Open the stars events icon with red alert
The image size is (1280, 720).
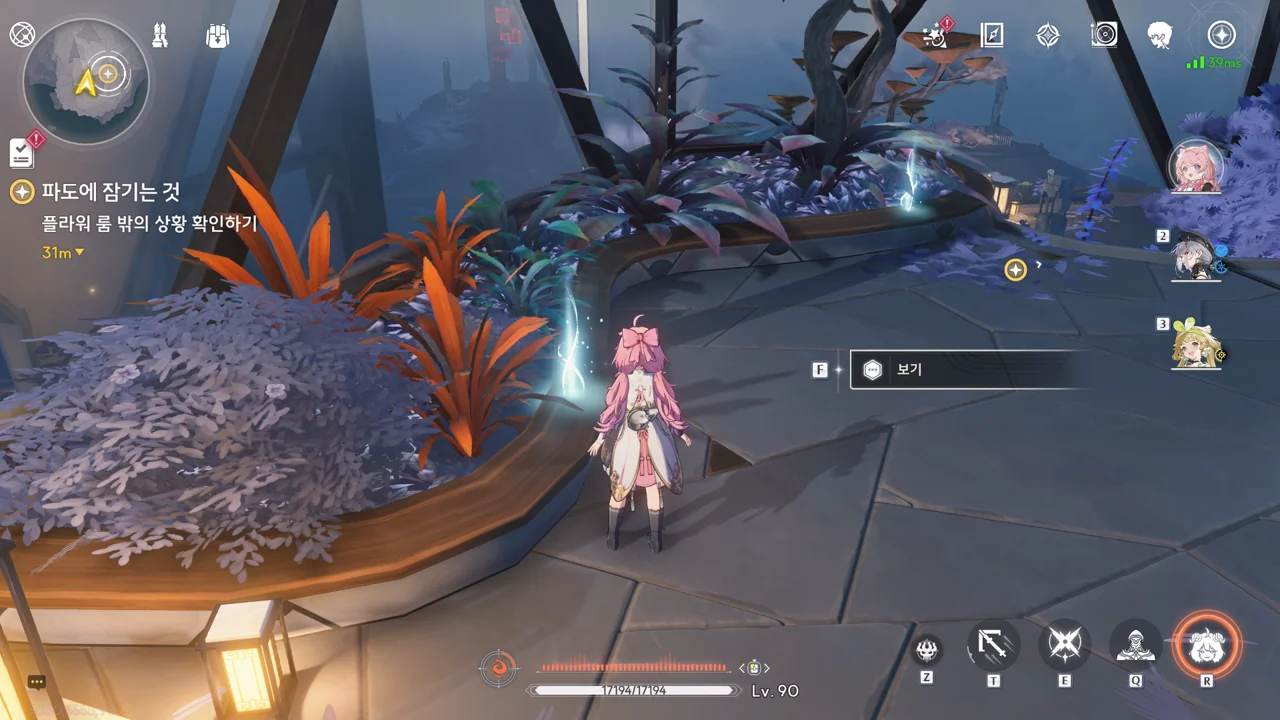tap(936, 36)
